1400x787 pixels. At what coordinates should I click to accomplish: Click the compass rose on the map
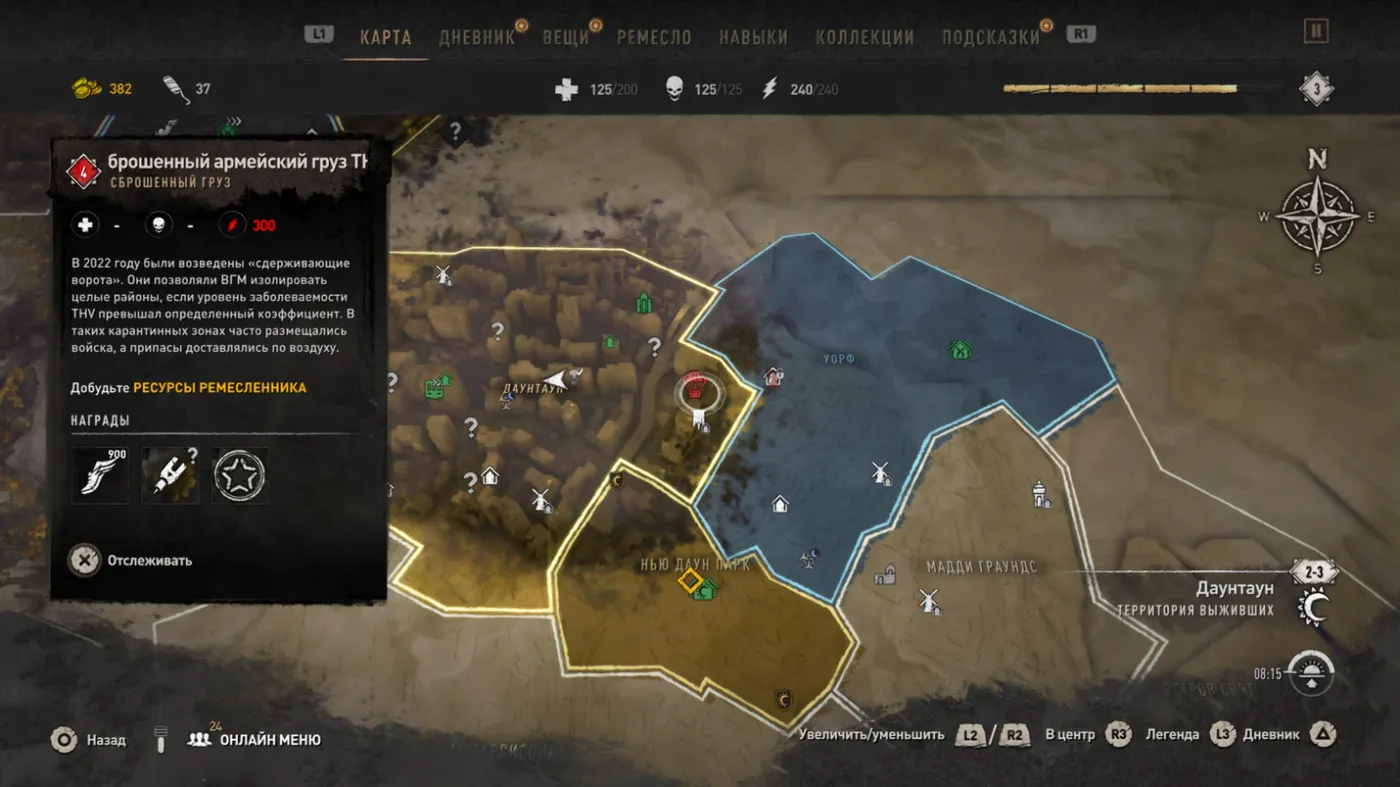1318,214
